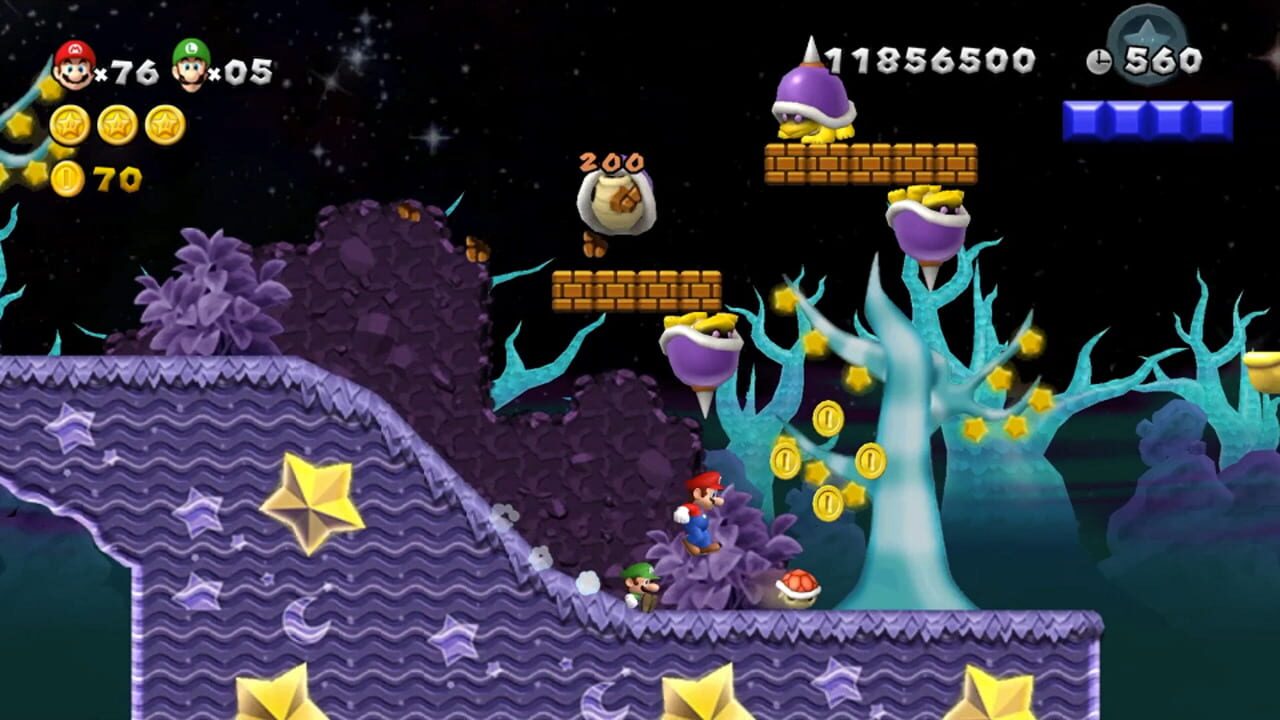Click the score reading 11856500
Viewport: 1280px width, 720px height.
[930, 60]
